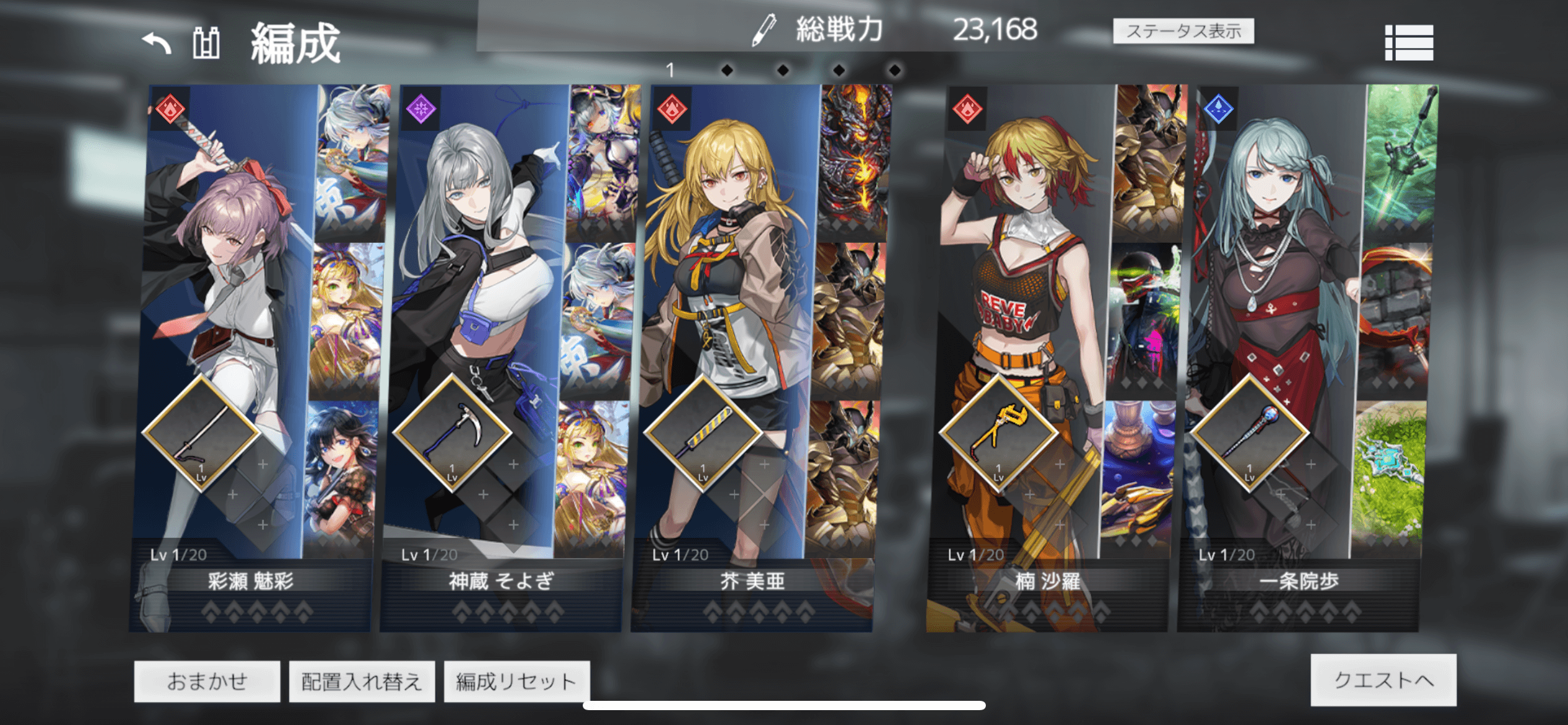The height and width of the screenshot is (725, 1568).
Task: Click the クエストへ button to start quest
Action: coord(1384,679)
